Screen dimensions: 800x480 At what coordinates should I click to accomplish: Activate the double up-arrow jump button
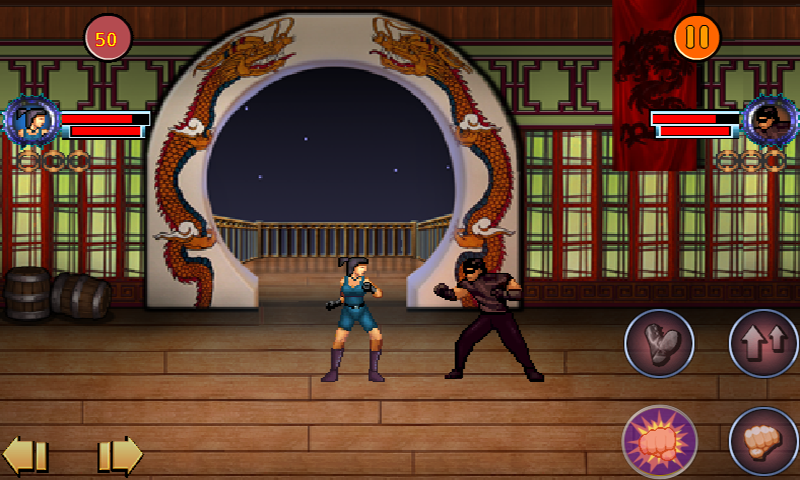click(x=763, y=343)
